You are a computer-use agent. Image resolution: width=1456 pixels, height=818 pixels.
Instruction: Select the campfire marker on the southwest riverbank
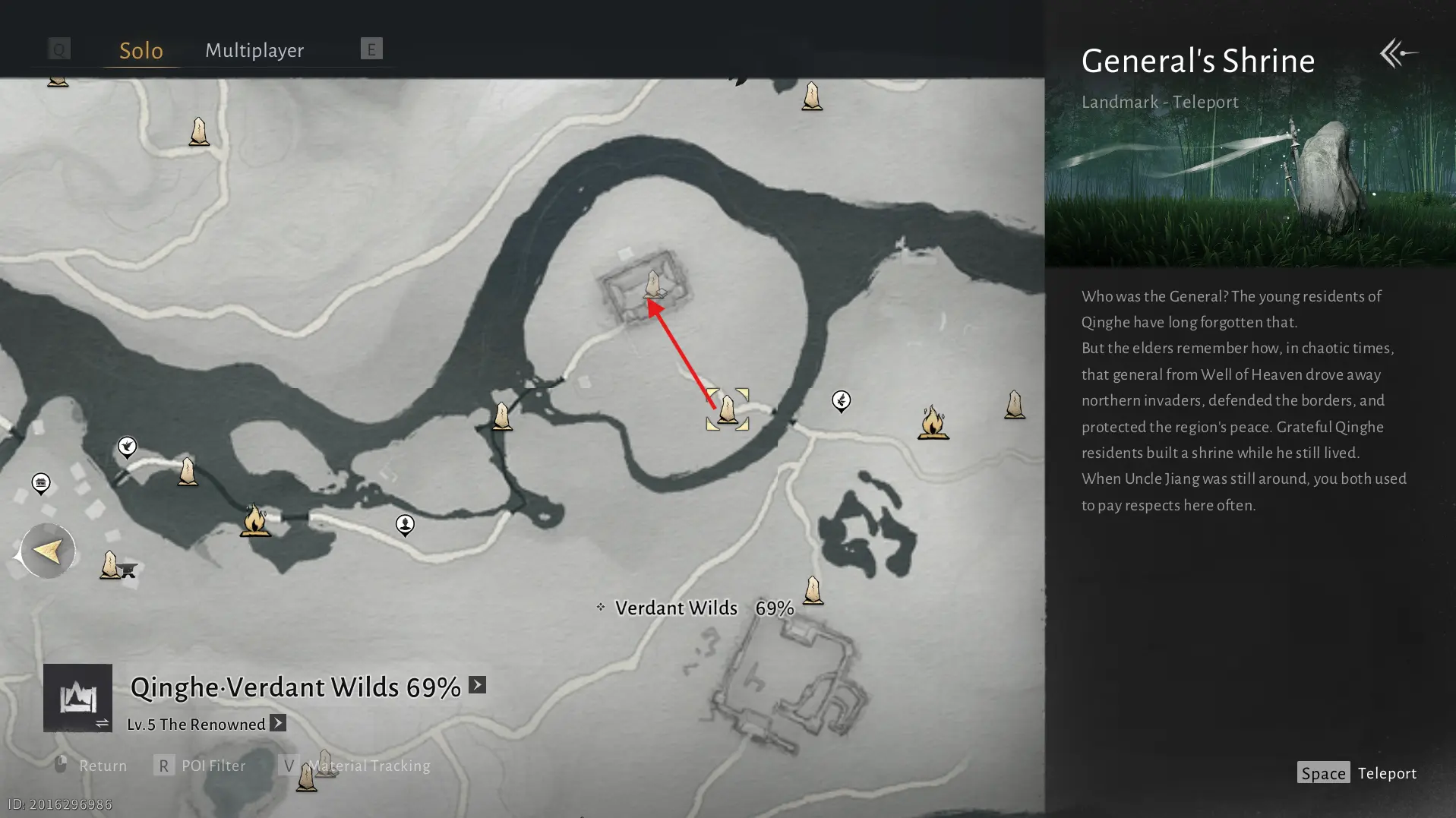255,521
